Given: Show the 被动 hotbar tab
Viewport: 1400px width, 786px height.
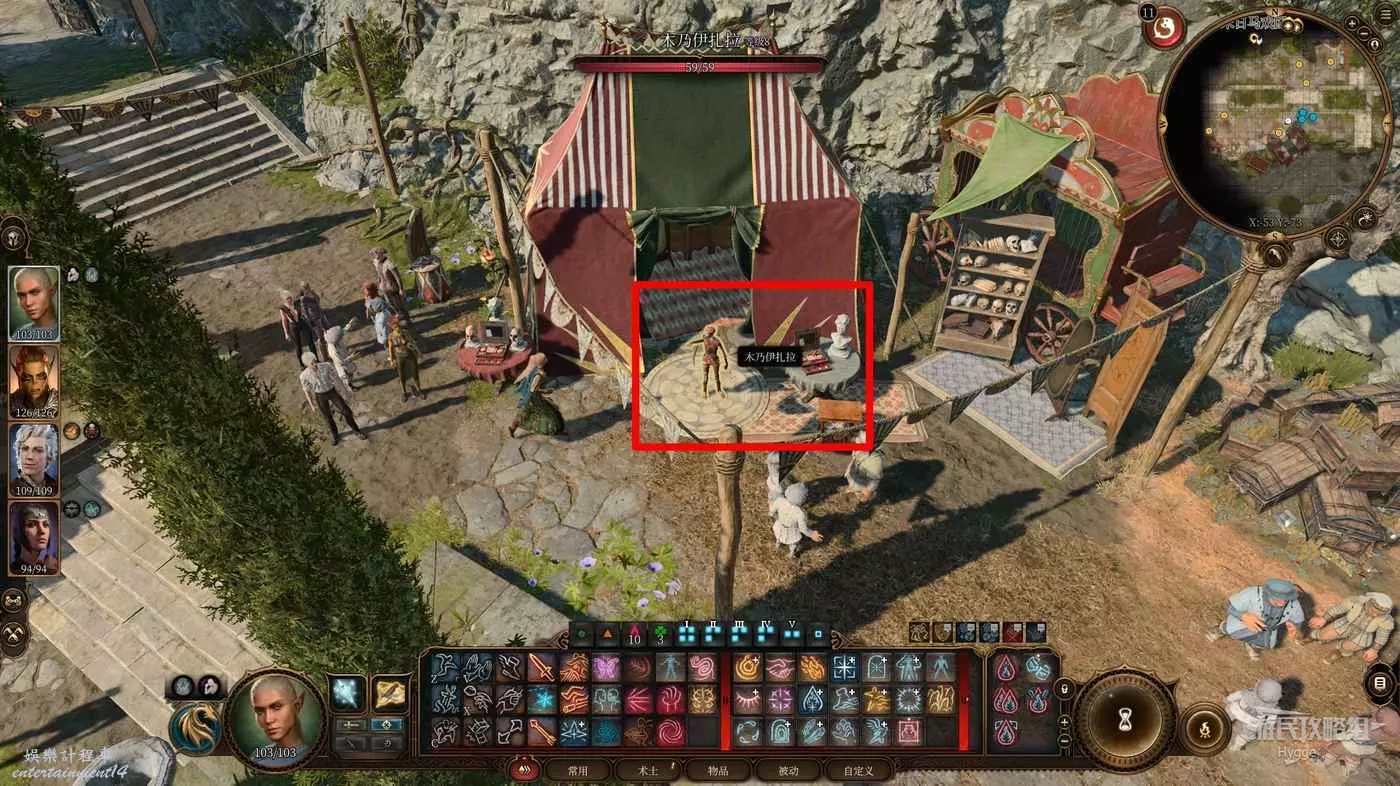Looking at the screenshot, I should [x=788, y=771].
